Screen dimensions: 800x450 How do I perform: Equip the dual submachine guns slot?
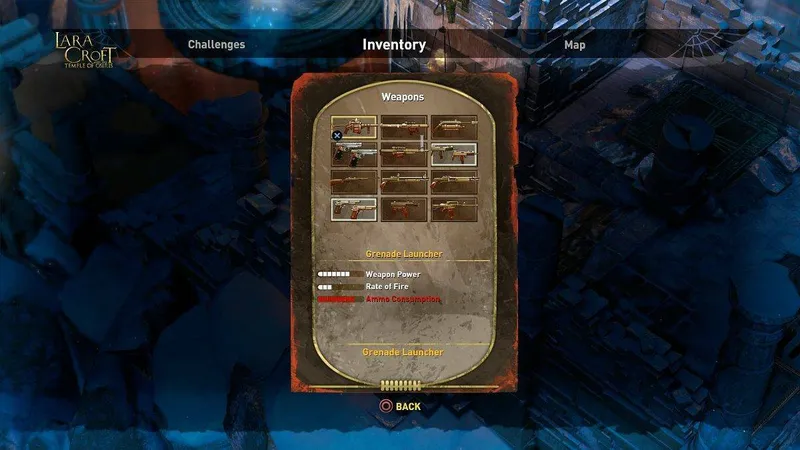coord(454,154)
